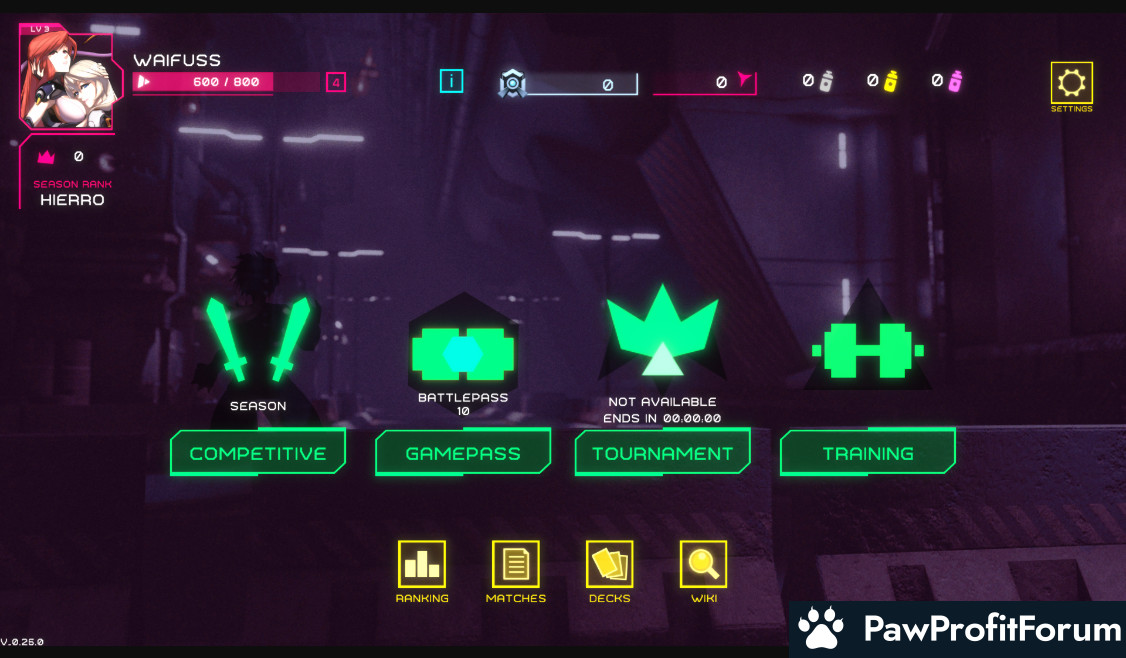Click the PawProfitForum watermark logo

pos(958,630)
